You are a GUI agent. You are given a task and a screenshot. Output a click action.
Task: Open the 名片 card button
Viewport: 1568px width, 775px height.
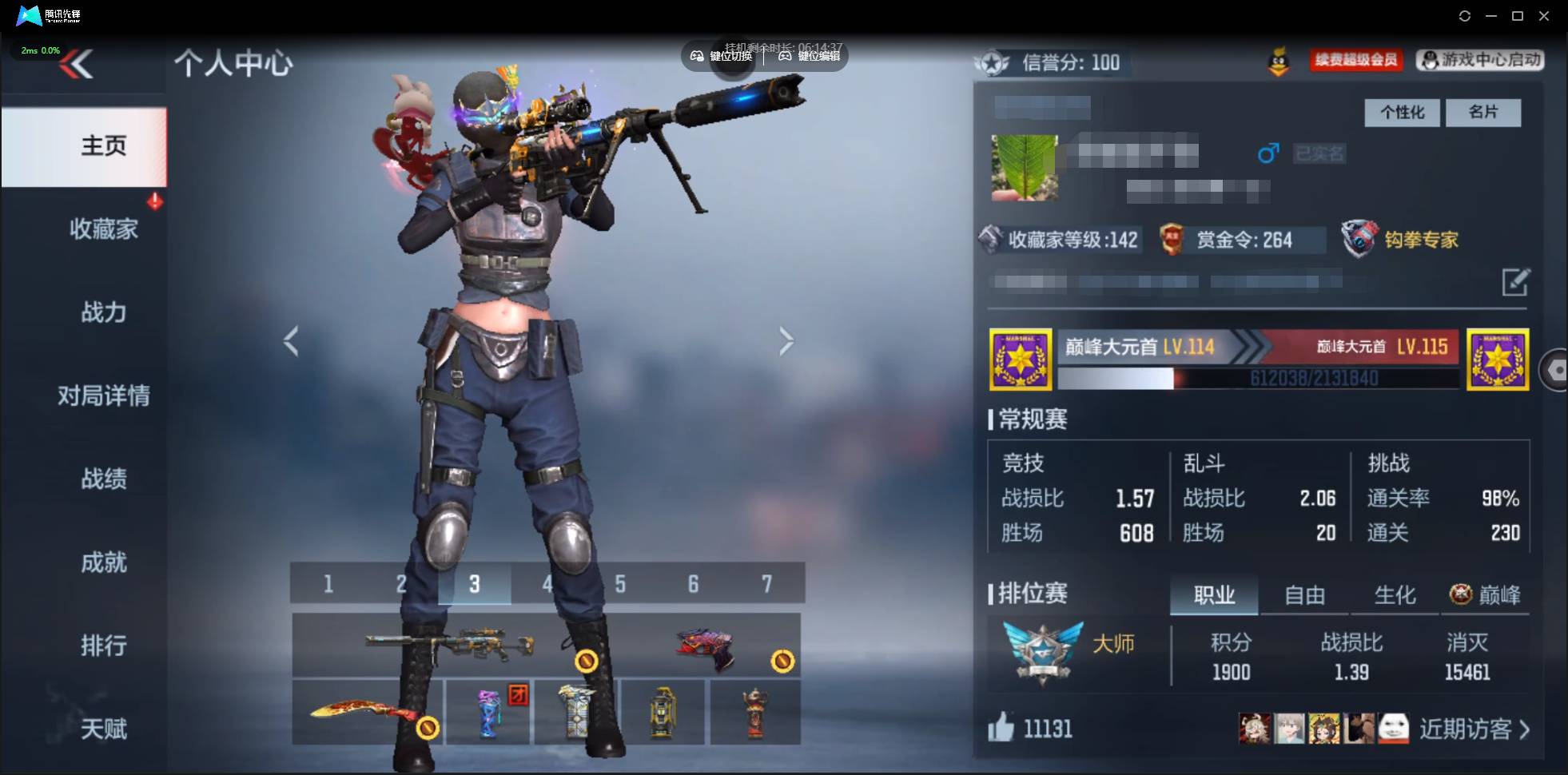pos(1485,113)
